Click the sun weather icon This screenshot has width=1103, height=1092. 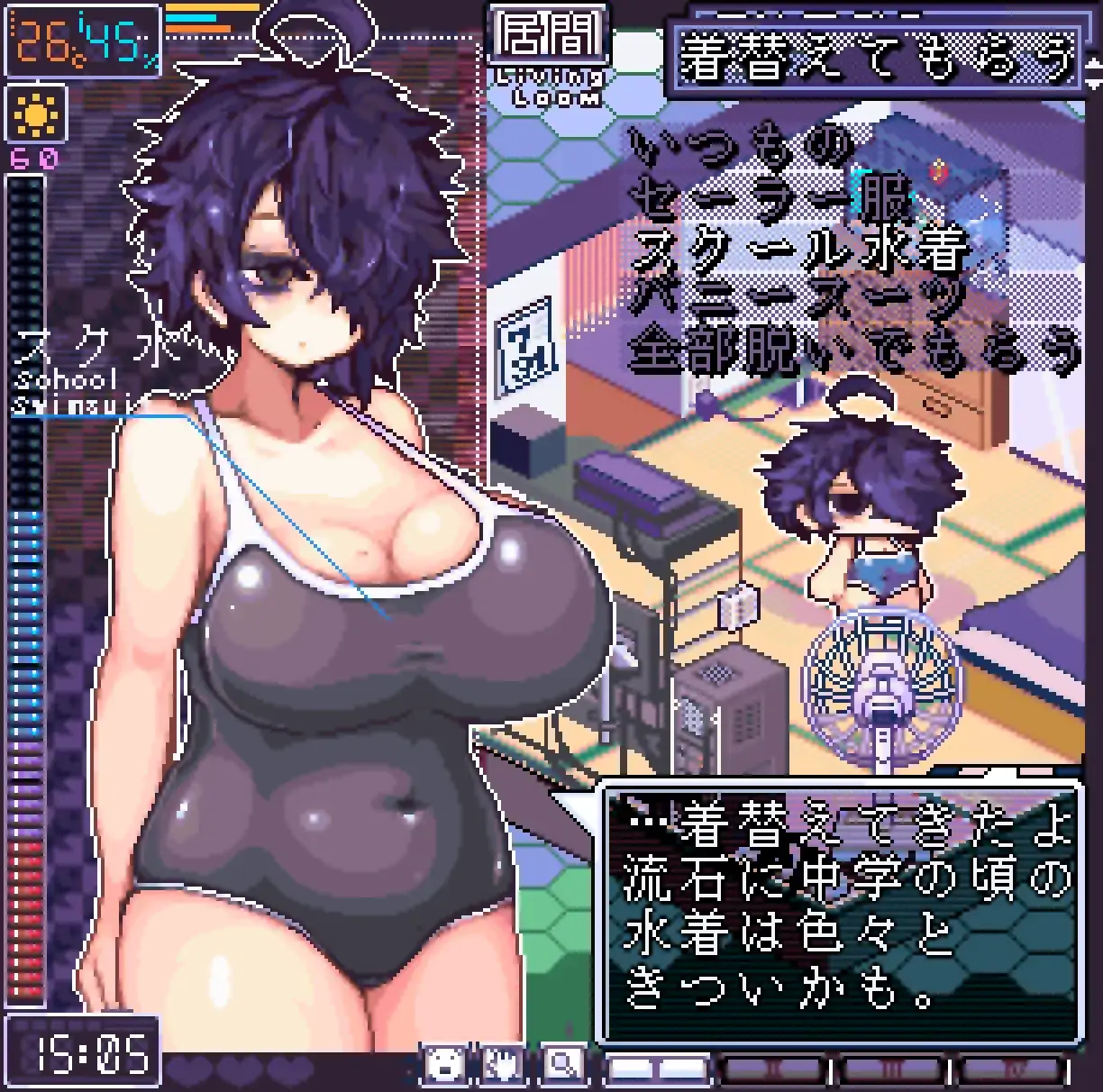[x=36, y=114]
